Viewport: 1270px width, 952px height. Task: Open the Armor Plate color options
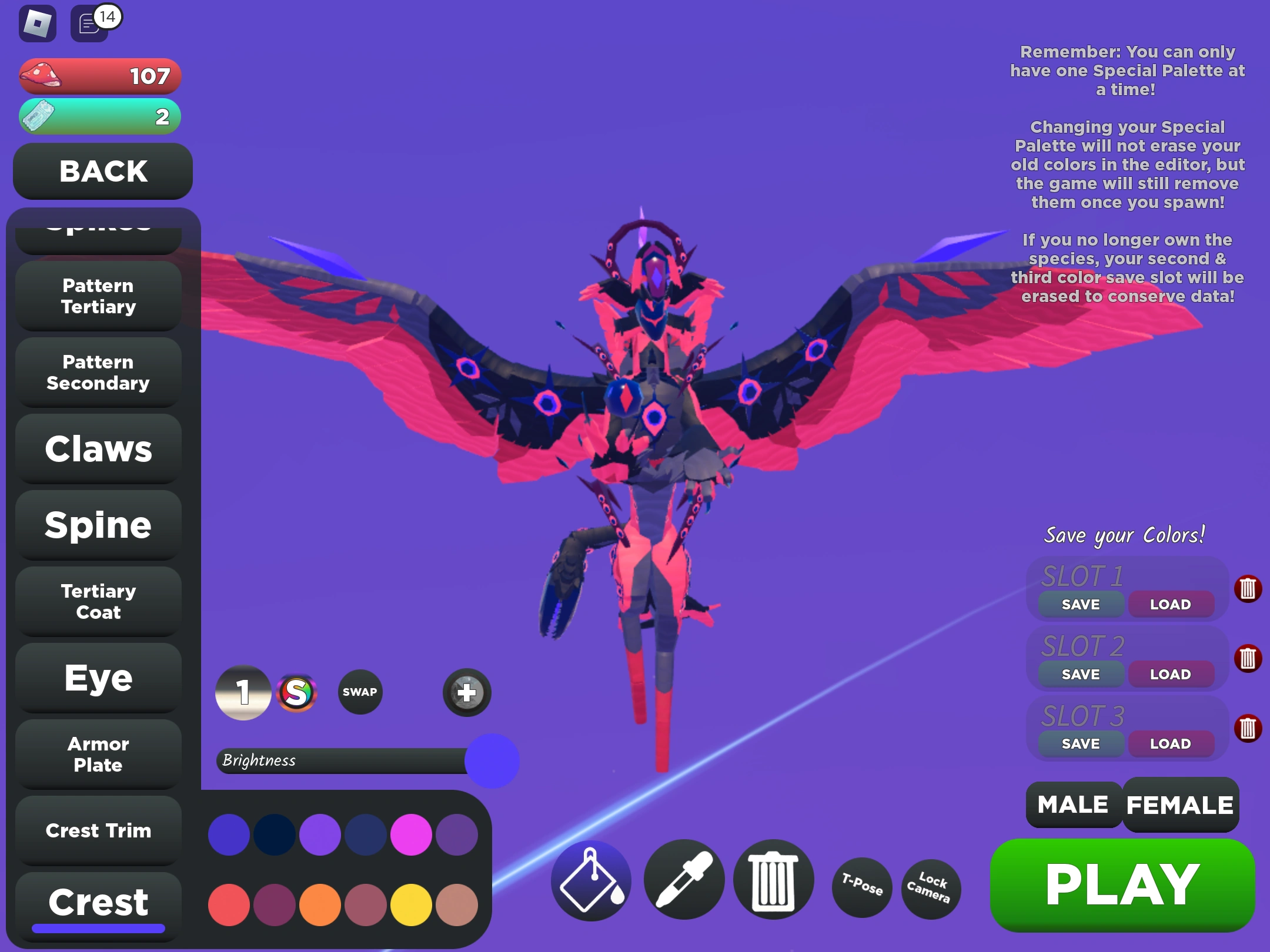click(x=98, y=755)
